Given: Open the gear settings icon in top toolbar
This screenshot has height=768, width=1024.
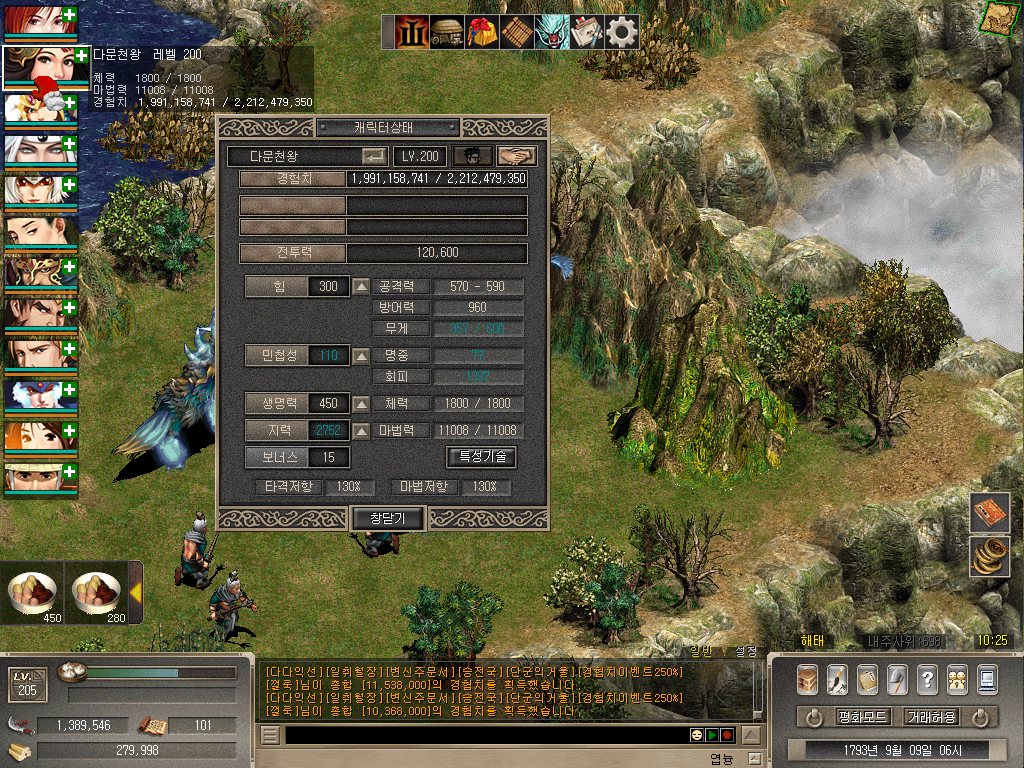Looking at the screenshot, I should pos(622,32).
